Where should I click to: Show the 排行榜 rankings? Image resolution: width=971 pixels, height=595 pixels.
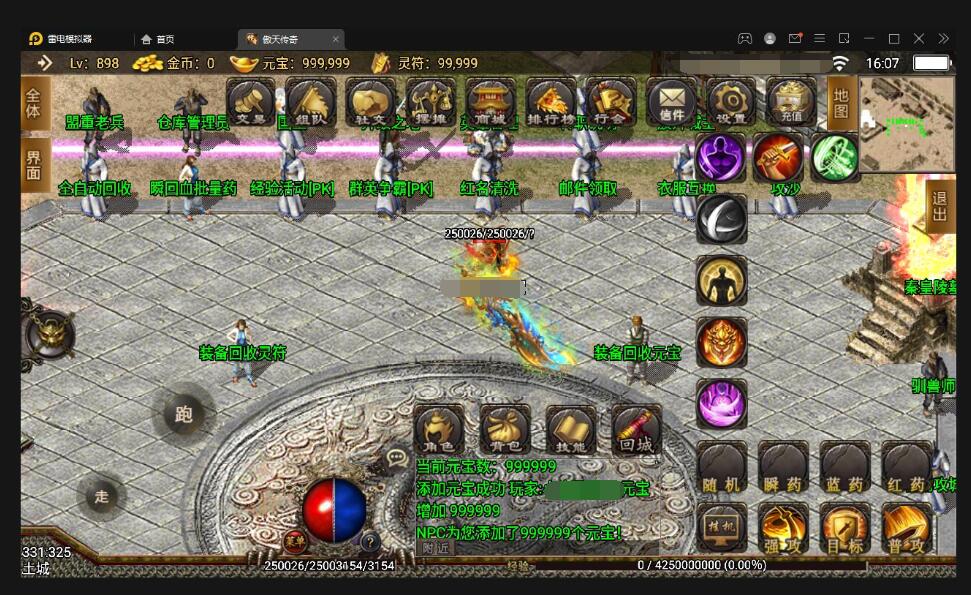point(550,102)
